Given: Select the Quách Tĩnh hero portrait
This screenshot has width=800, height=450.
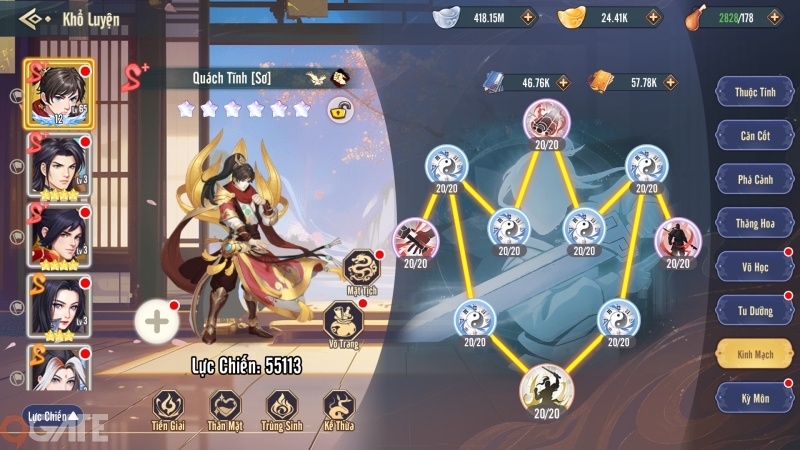Looking at the screenshot, I should tap(59, 93).
